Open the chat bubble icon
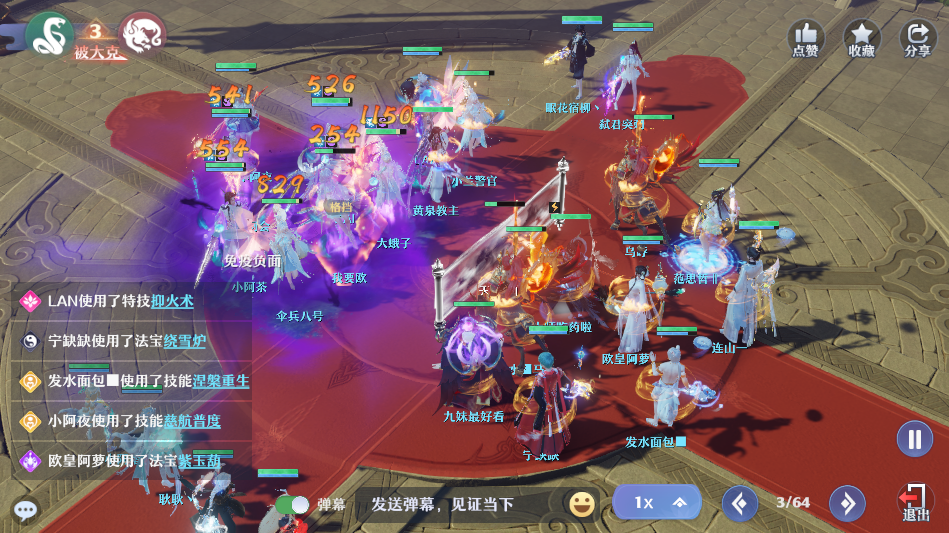The image size is (949, 533). pos(26,510)
